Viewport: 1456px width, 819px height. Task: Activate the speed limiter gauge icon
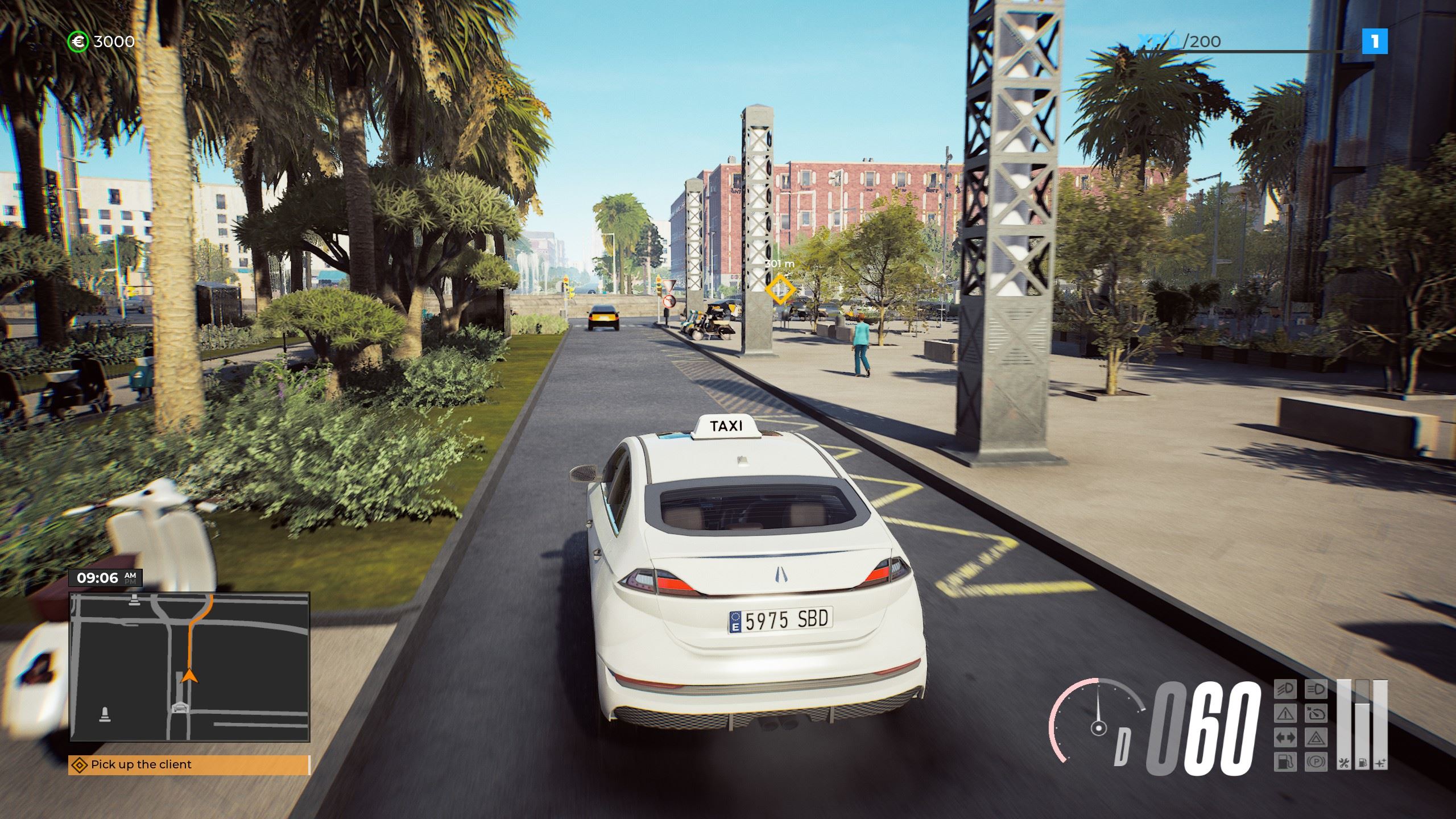tap(1315, 713)
